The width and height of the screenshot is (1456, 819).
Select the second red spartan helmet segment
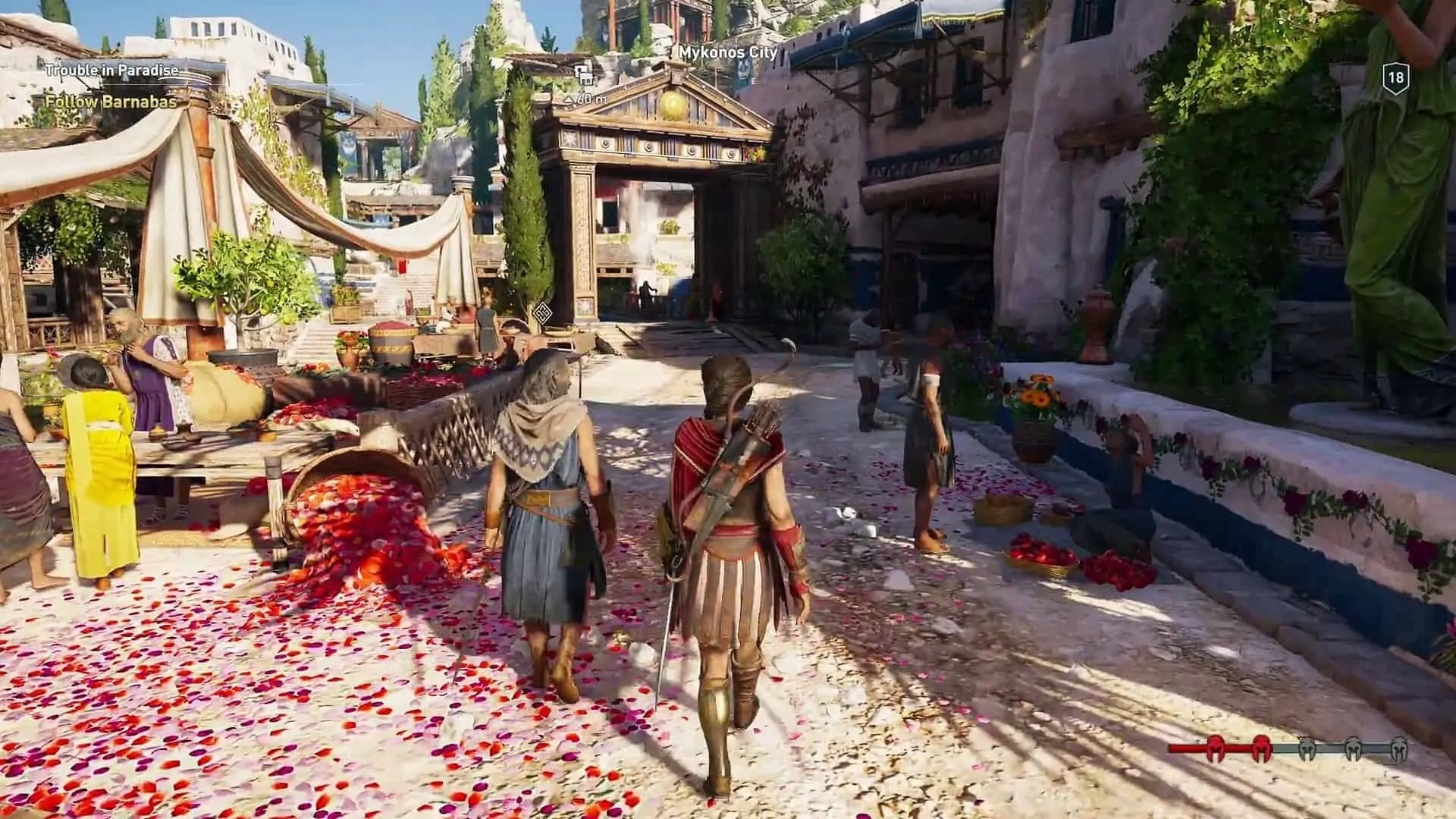1261,748
